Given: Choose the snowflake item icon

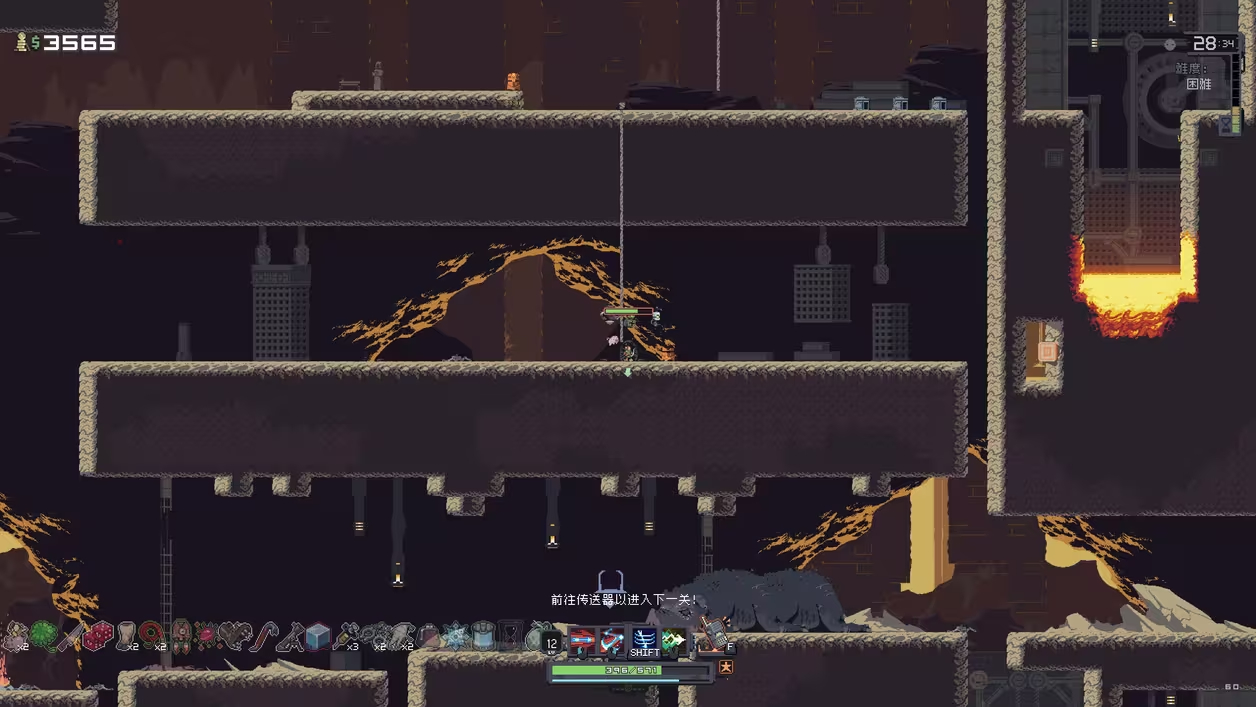Looking at the screenshot, I should [x=456, y=636].
